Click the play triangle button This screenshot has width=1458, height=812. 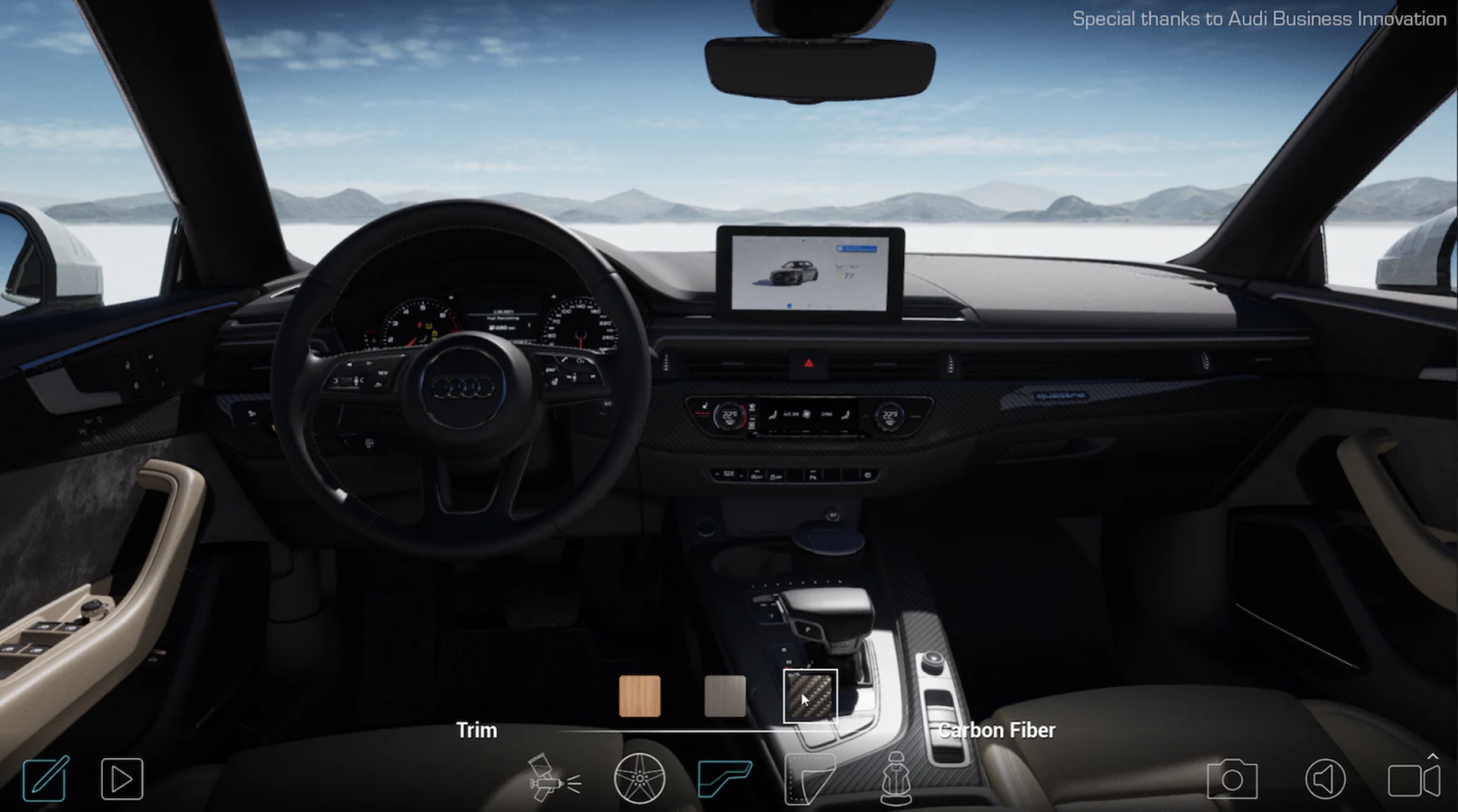[x=122, y=779]
